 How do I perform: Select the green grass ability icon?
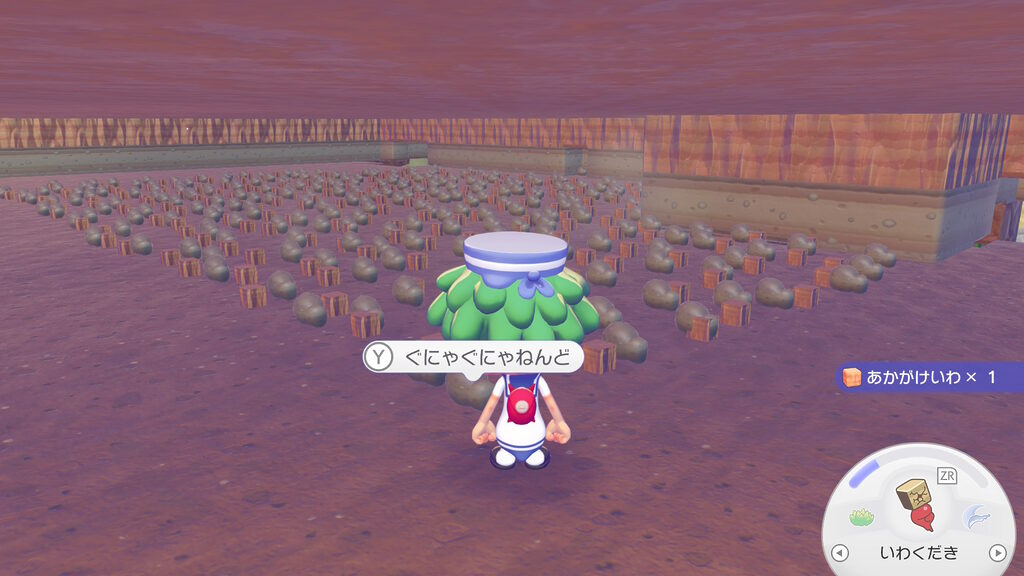tap(862, 517)
